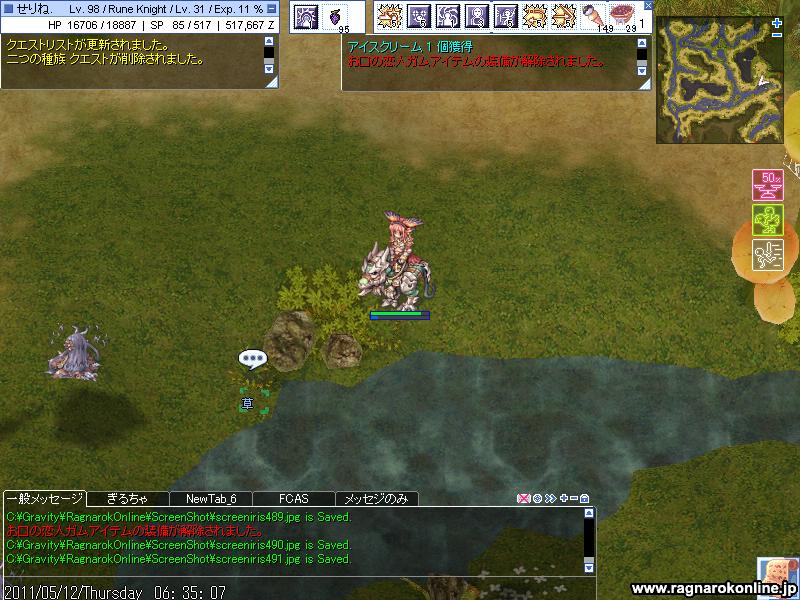Image resolution: width=800 pixels, height=600 pixels.
Task: Switch to the ぎるちゃ chat tab
Action: coord(127,498)
